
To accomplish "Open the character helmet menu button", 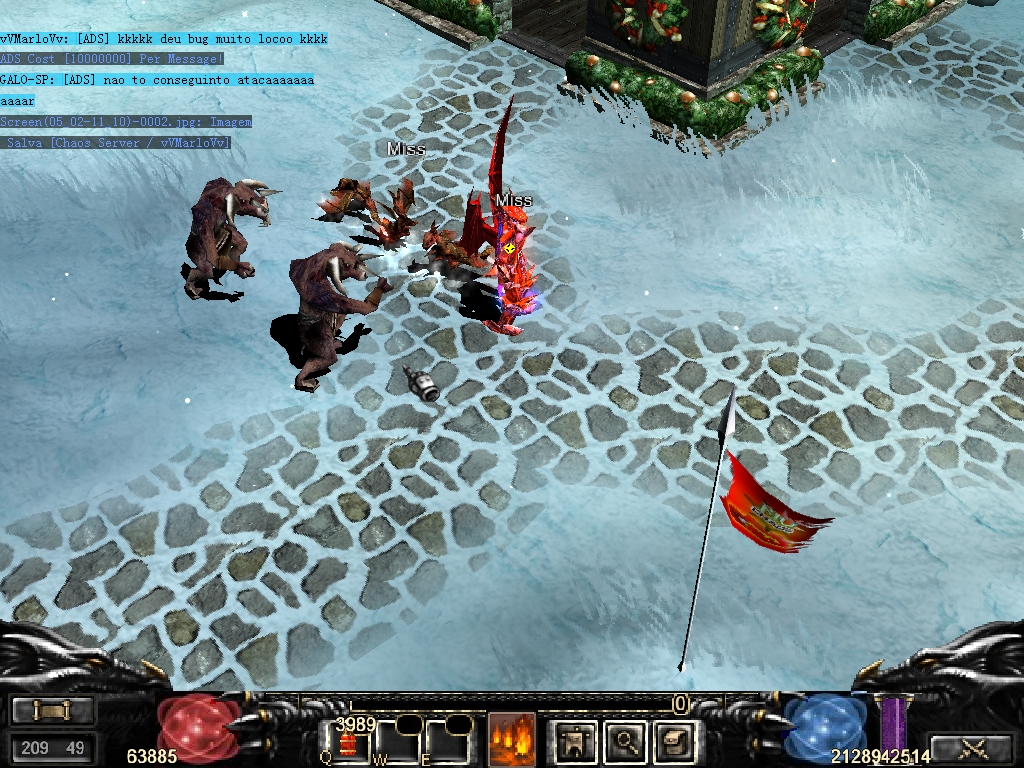I will [x=575, y=740].
